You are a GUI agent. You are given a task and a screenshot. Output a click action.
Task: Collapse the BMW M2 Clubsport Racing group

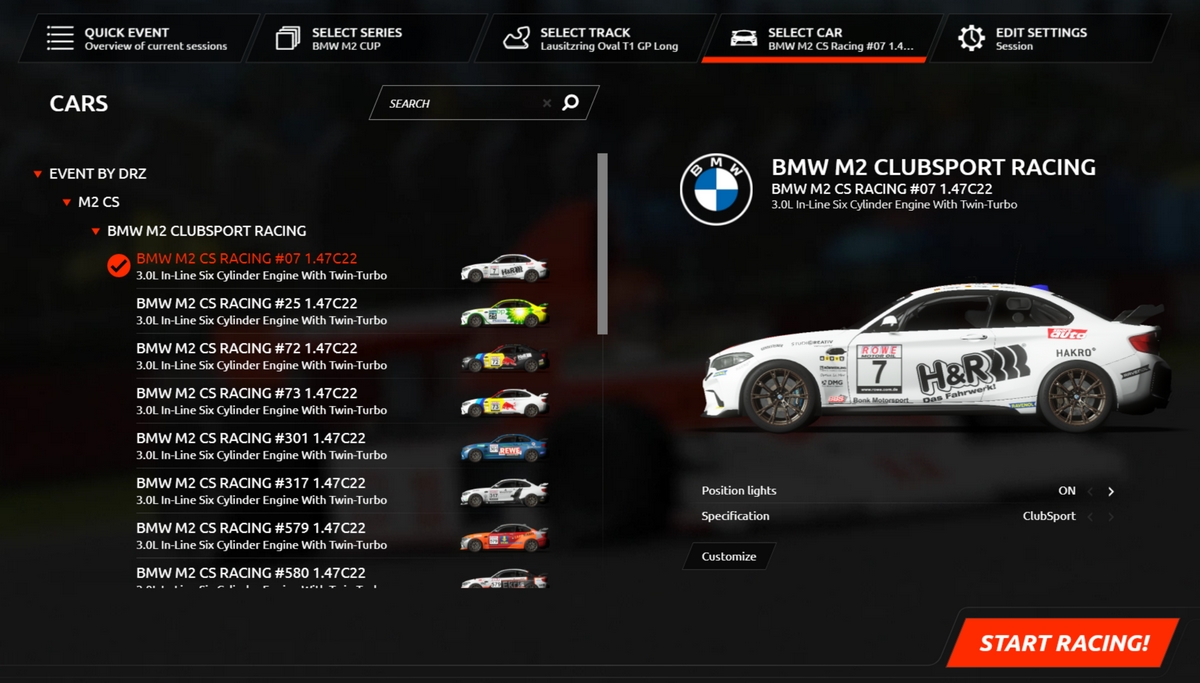pyautogui.click(x=96, y=231)
